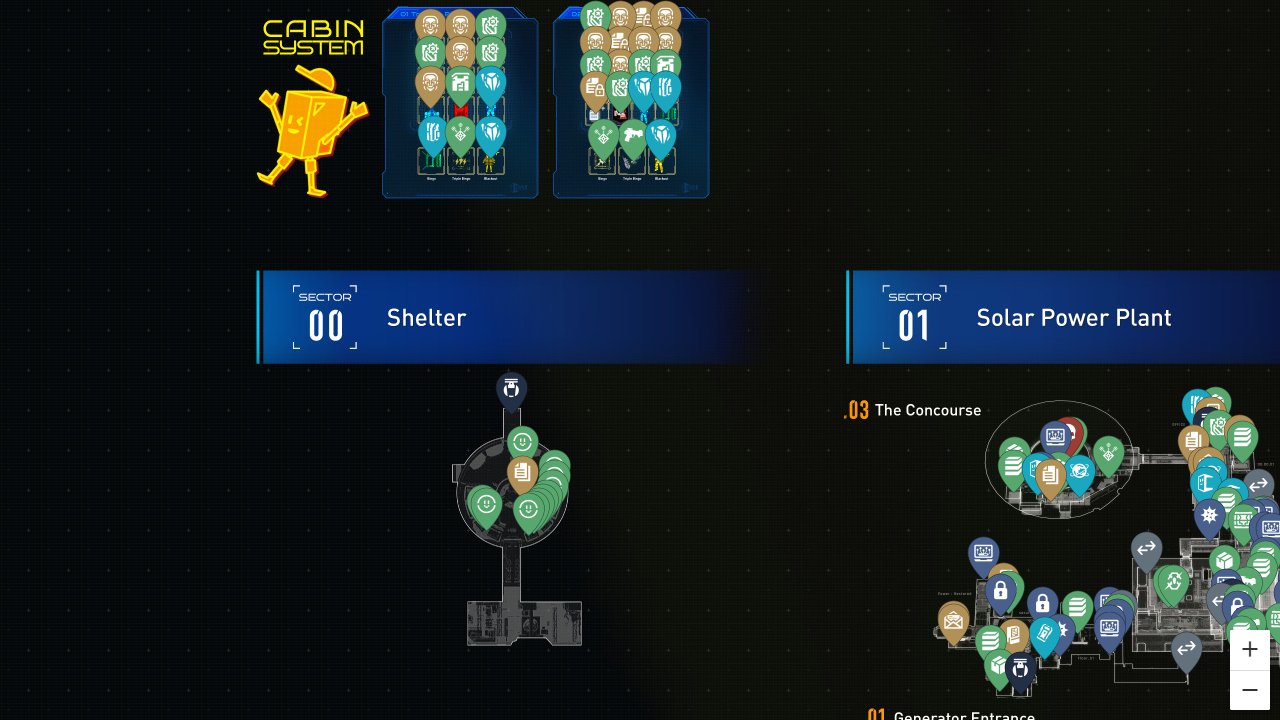Image resolution: width=1280 pixels, height=720 pixels.
Task: Click the dark robot marker above the Shelter map
Action: click(510, 390)
